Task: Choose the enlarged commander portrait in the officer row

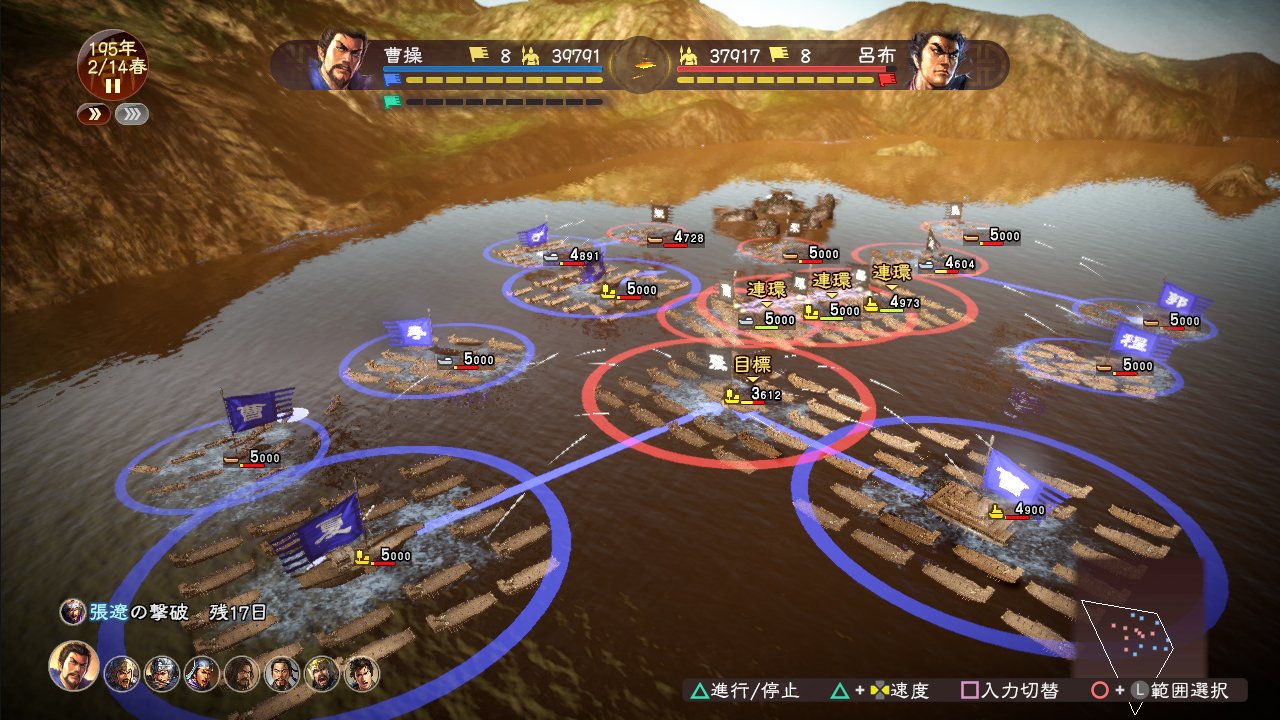Action: click(x=74, y=667)
